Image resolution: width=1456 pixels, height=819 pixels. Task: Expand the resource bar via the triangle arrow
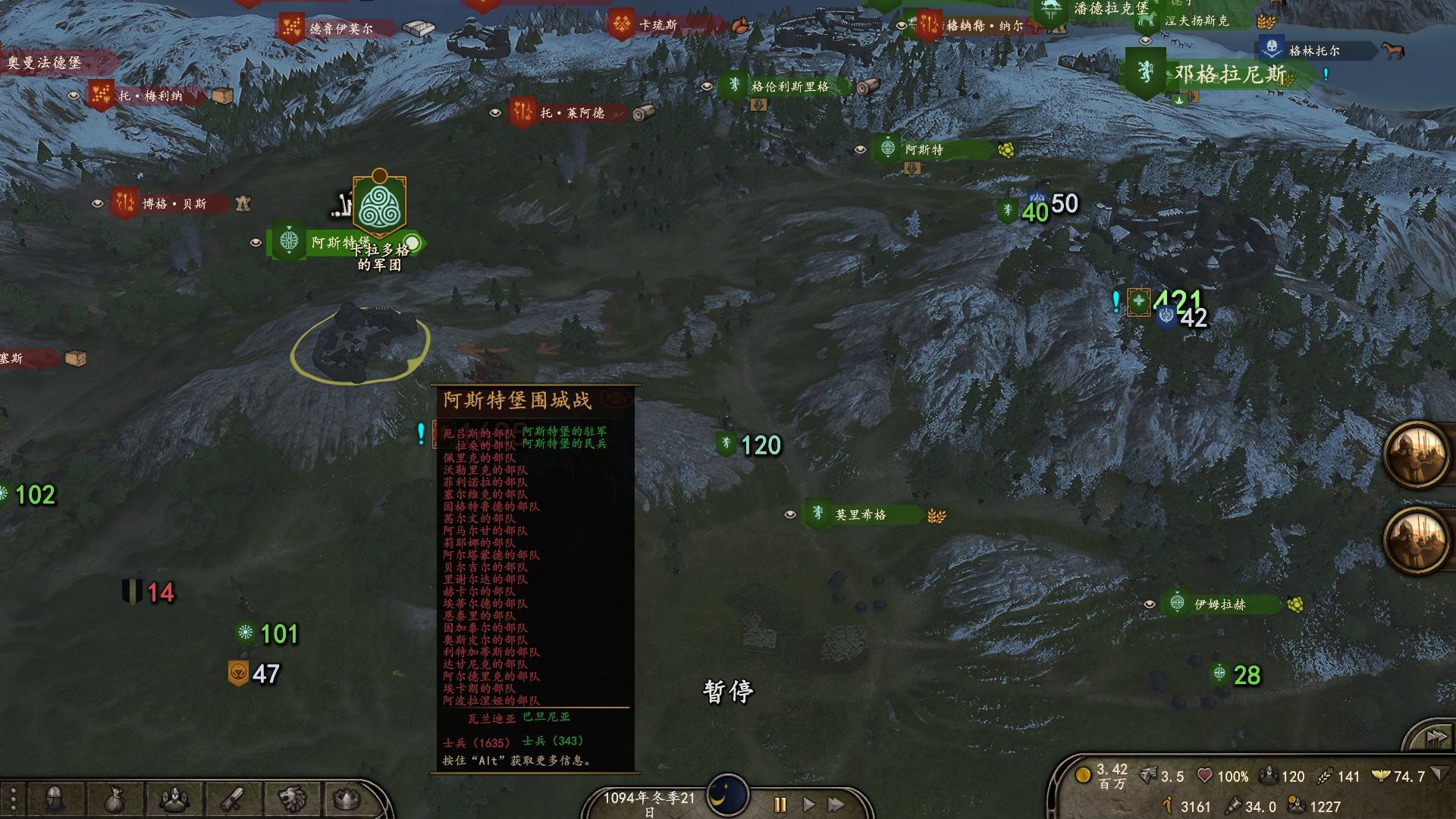click(1439, 776)
